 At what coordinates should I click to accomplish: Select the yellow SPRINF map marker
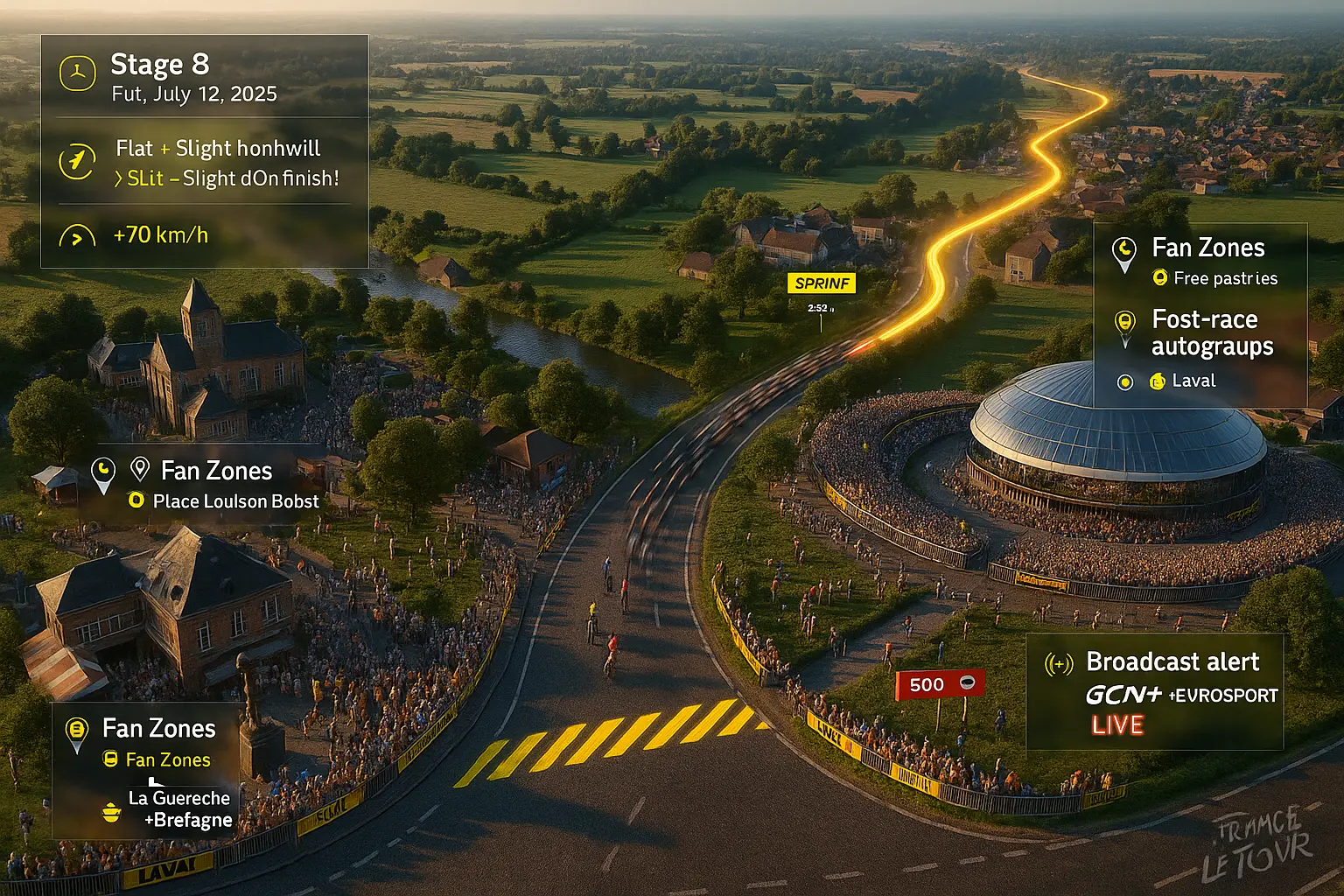click(821, 283)
